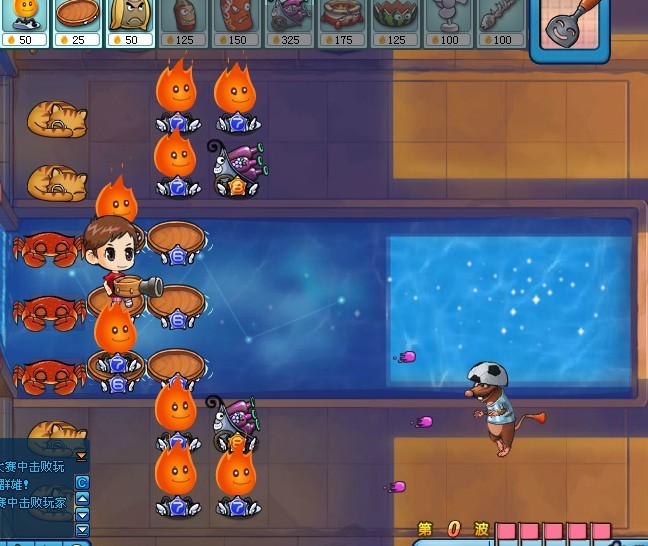648x546 pixels.
Task: Choose the purple snail card costing 325
Action: [289, 20]
